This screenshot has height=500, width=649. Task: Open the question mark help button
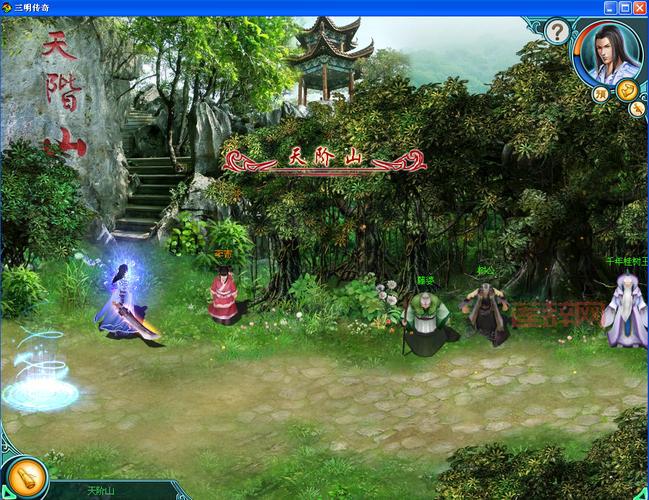click(557, 32)
